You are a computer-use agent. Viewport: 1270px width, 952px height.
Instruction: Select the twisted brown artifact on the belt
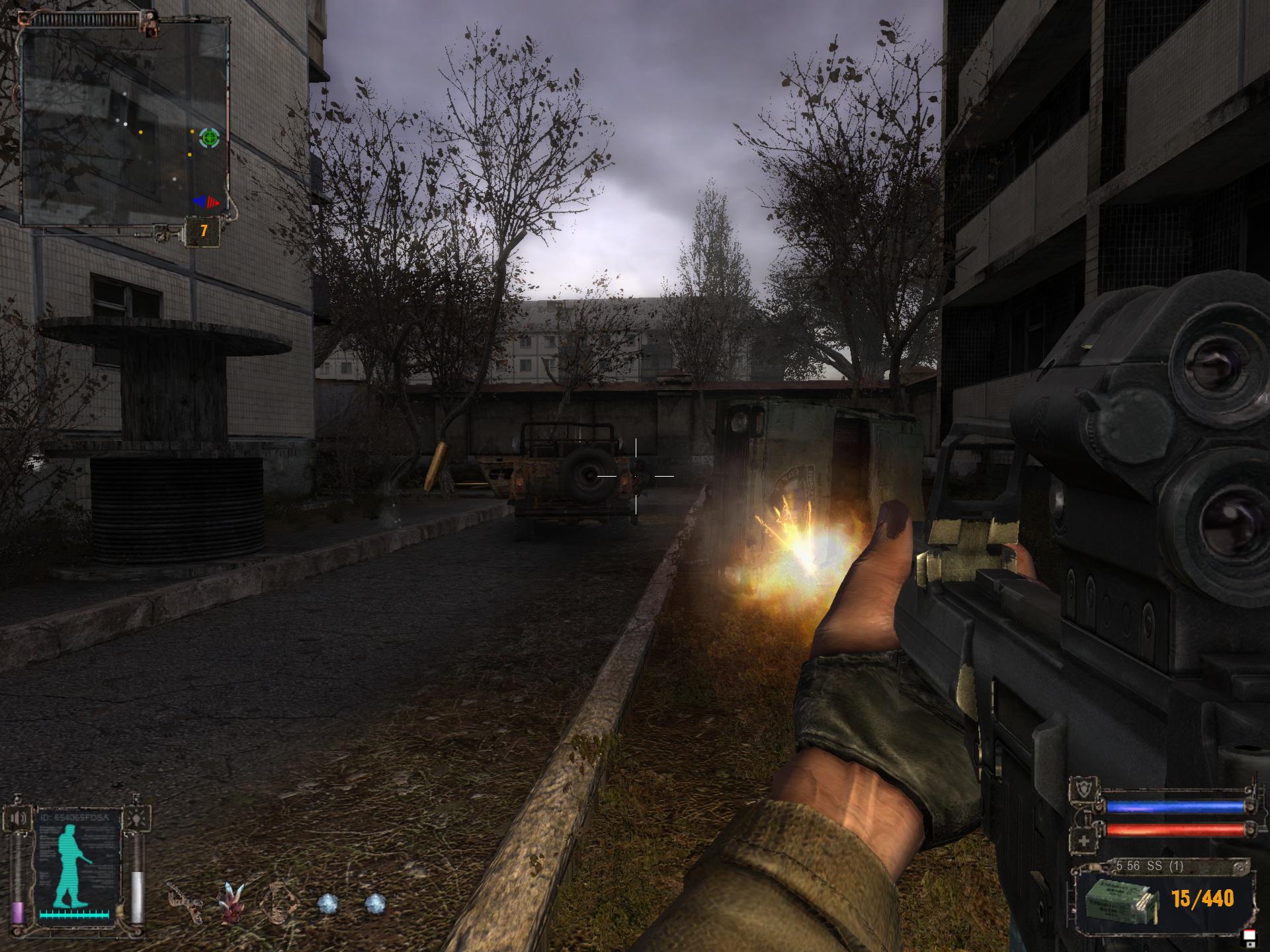(x=183, y=902)
